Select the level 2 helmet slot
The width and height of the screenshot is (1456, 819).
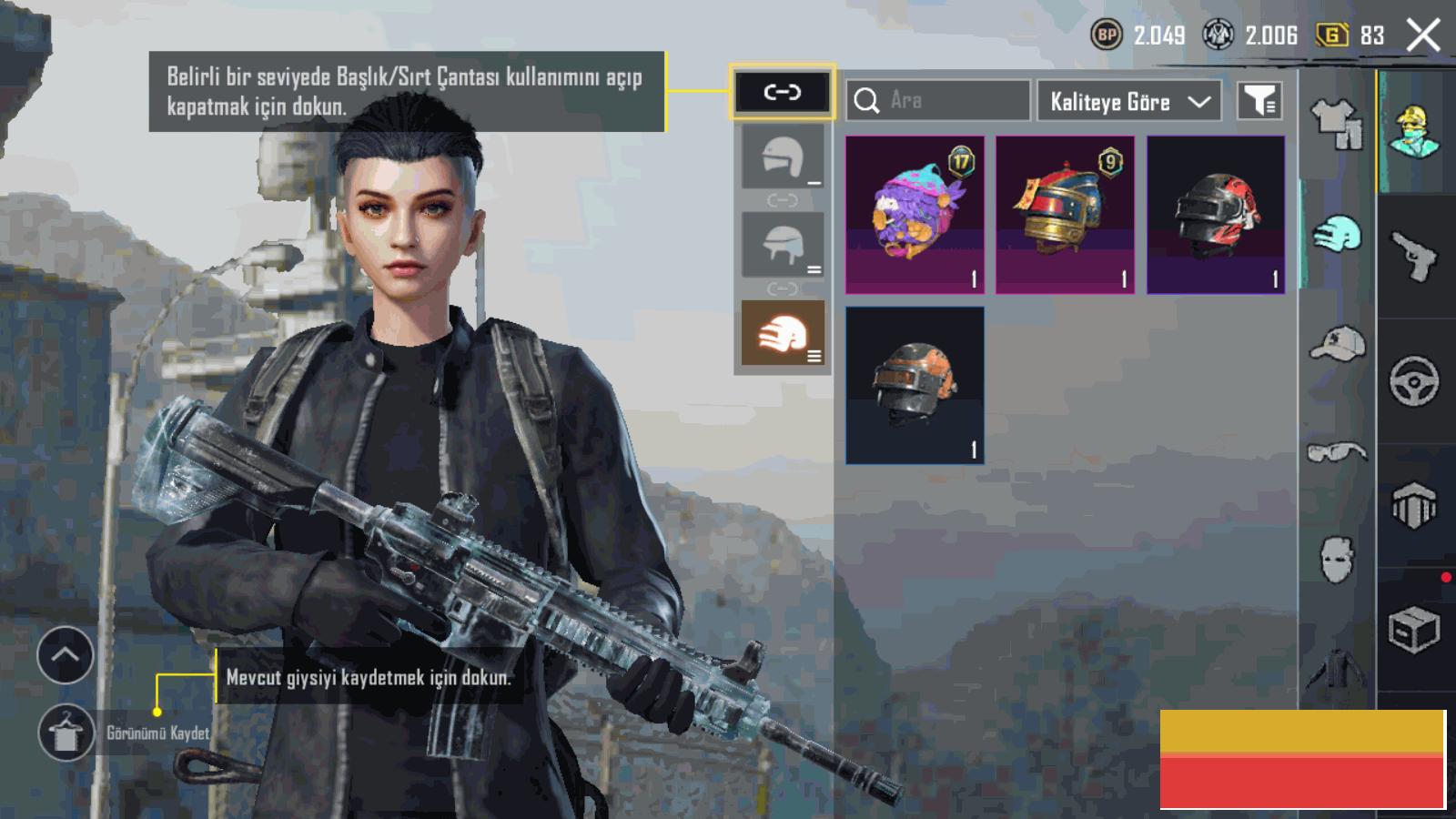tap(783, 244)
